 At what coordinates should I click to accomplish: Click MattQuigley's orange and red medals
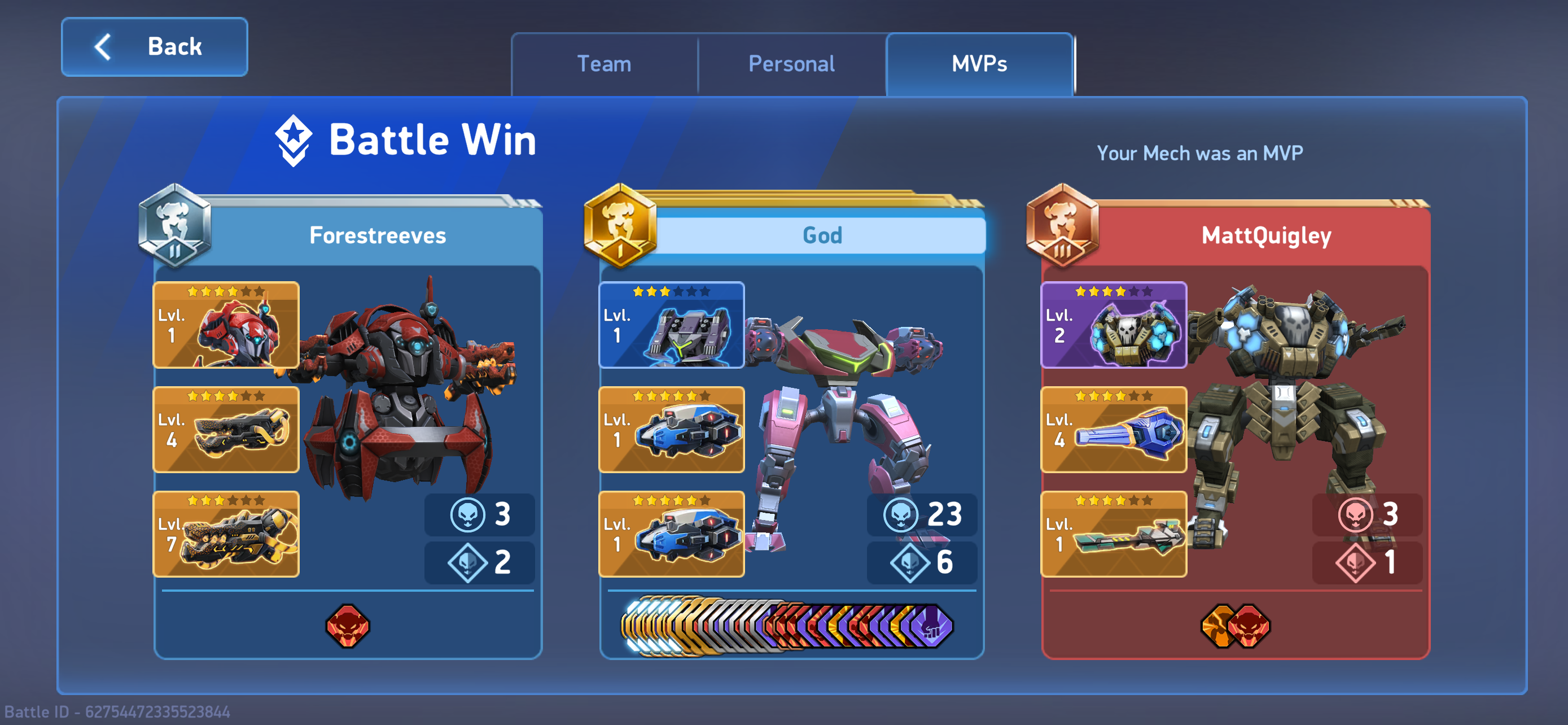point(1235,626)
